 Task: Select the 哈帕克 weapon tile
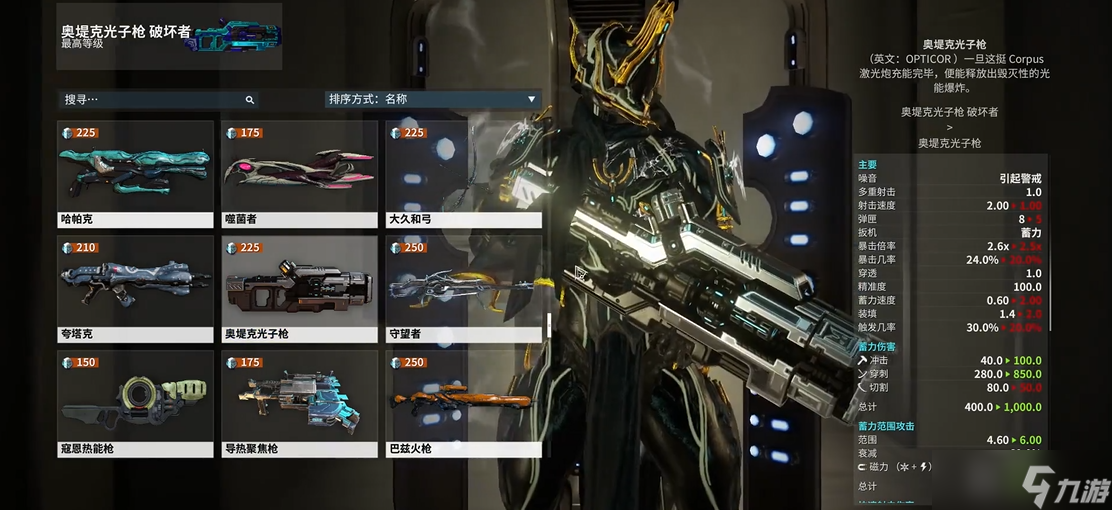point(135,174)
